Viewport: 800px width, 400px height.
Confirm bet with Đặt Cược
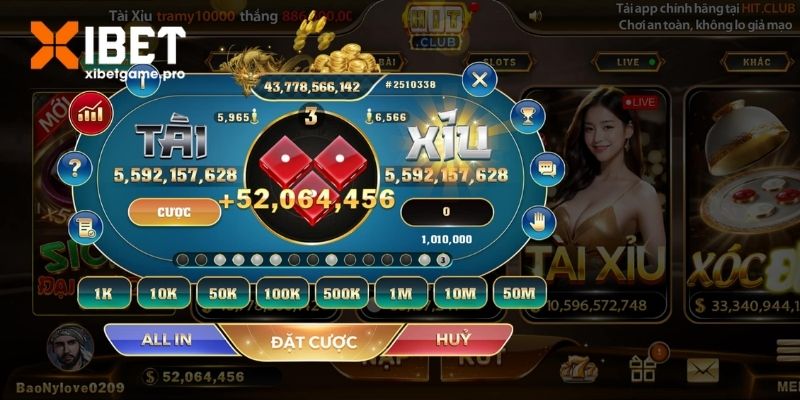point(313,342)
